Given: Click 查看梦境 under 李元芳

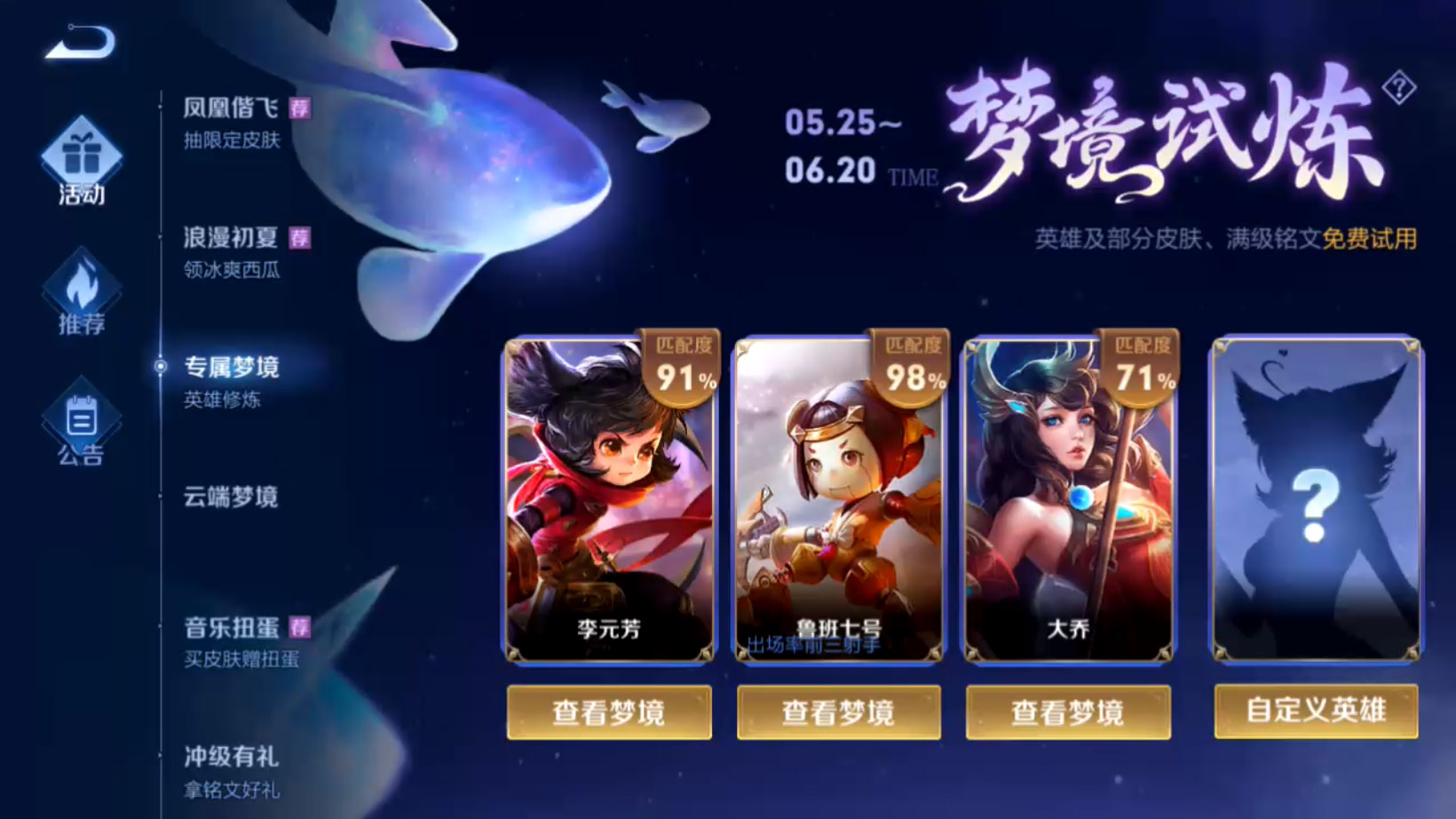Looking at the screenshot, I should click(x=609, y=712).
